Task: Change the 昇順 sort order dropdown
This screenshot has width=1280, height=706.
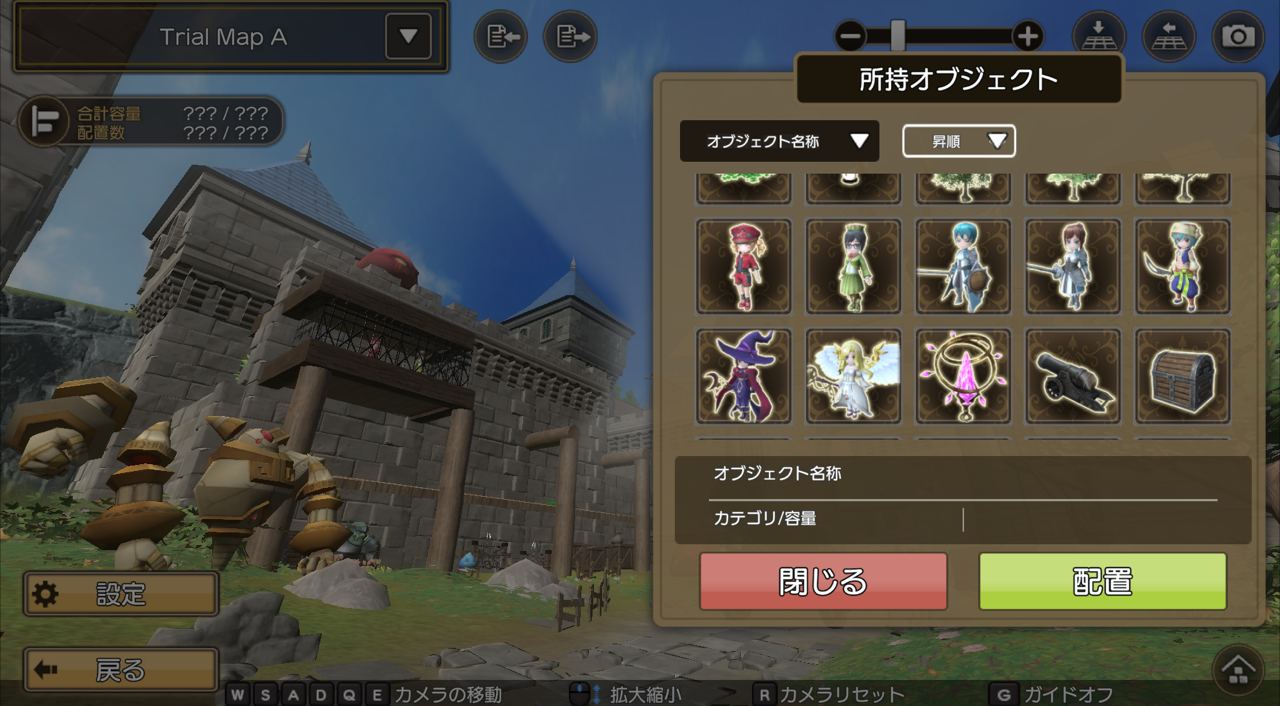Action: pyautogui.click(x=958, y=141)
